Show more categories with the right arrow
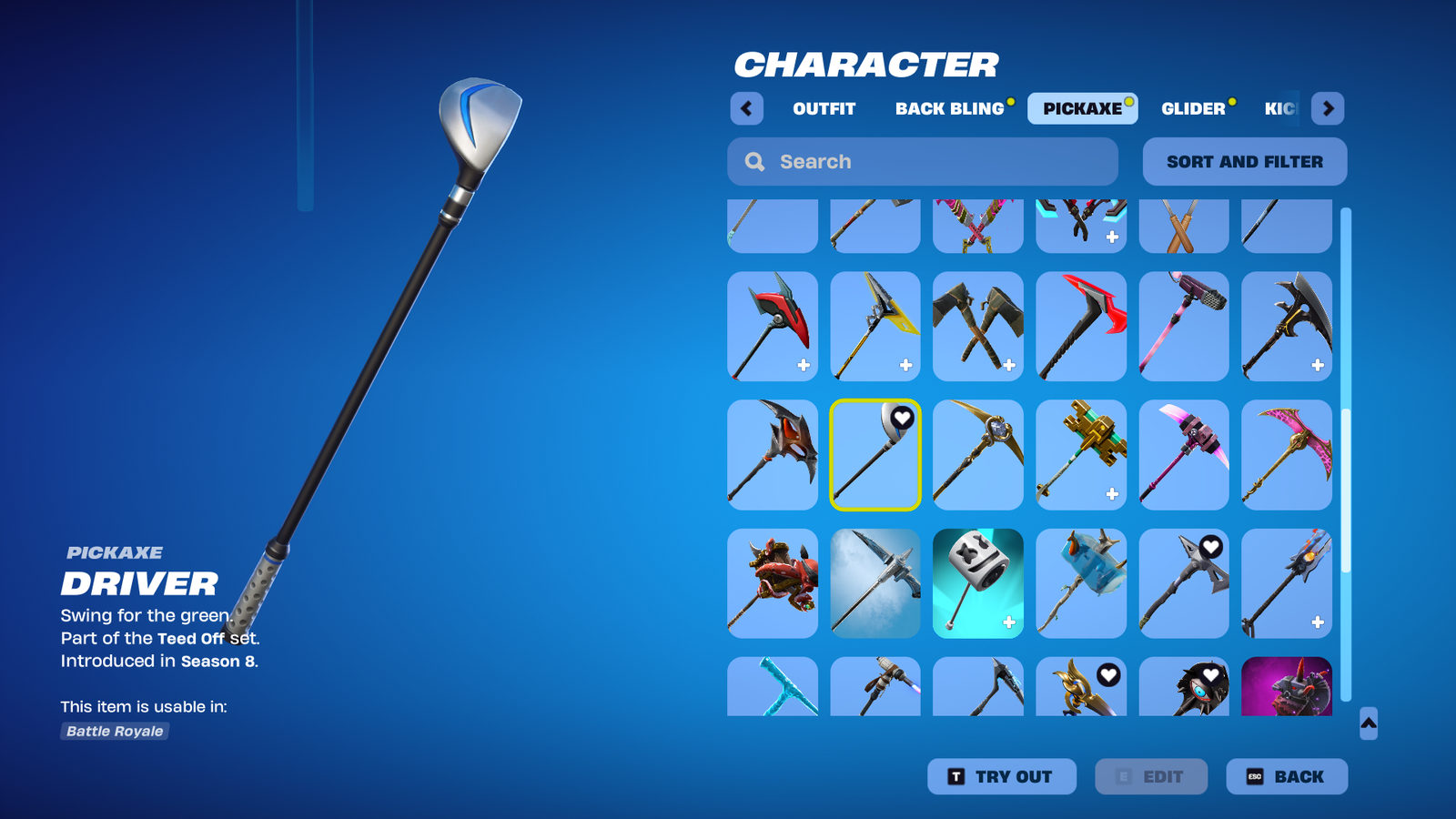The image size is (1456, 819). (x=1328, y=108)
